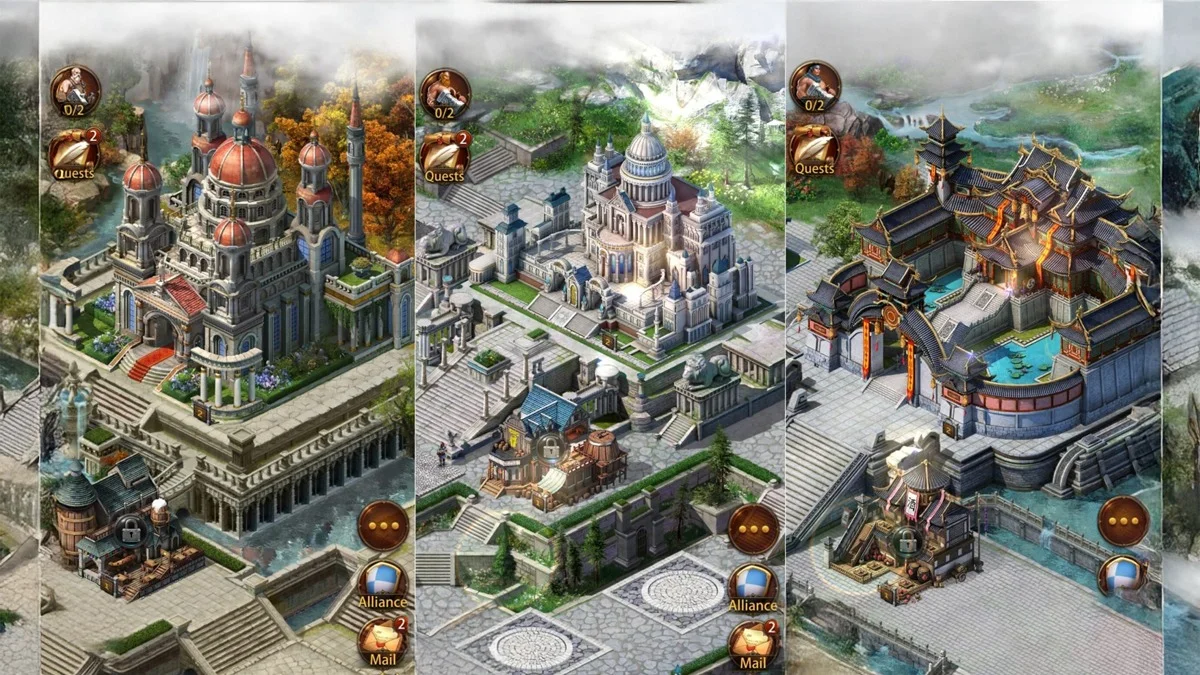The image size is (1200, 675).
Task: Open Mail in the white-domed capitol screen
Action: click(752, 643)
